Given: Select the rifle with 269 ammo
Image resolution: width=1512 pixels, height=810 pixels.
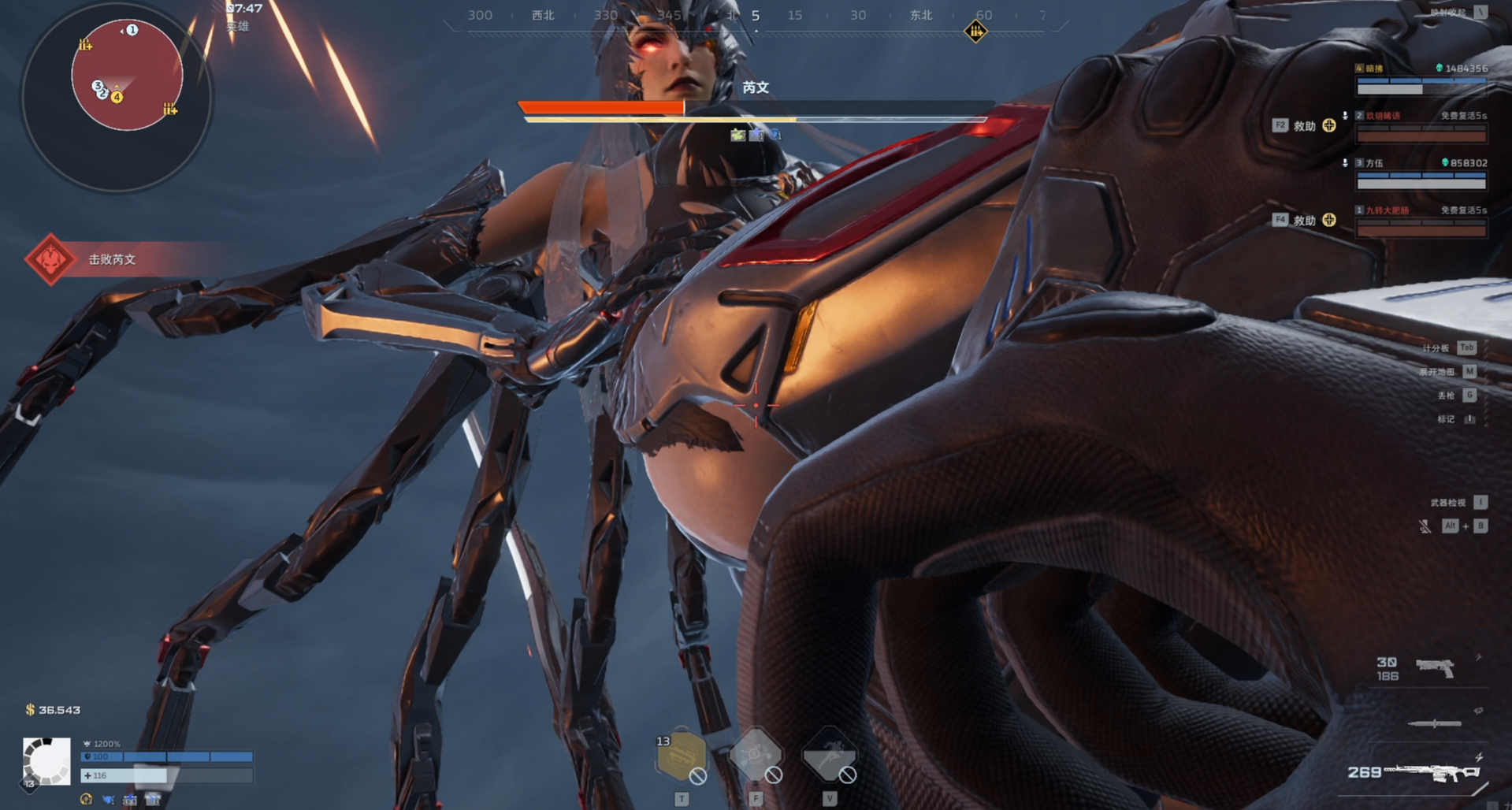Looking at the screenshot, I should [x=1430, y=772].
